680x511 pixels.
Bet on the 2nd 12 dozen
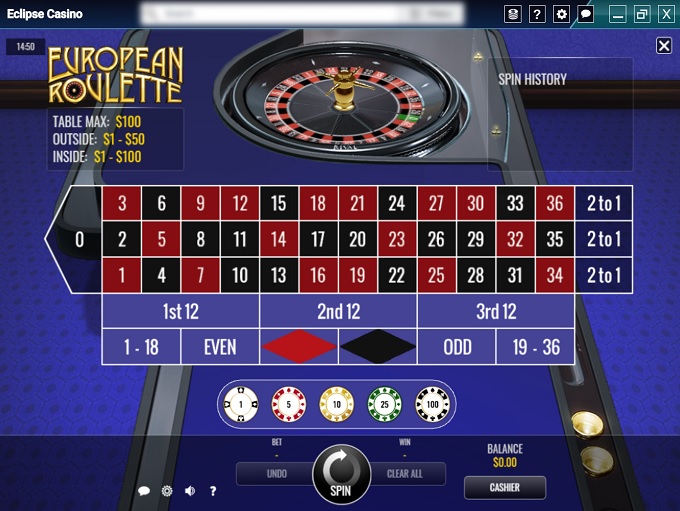(x=338, y=311)
